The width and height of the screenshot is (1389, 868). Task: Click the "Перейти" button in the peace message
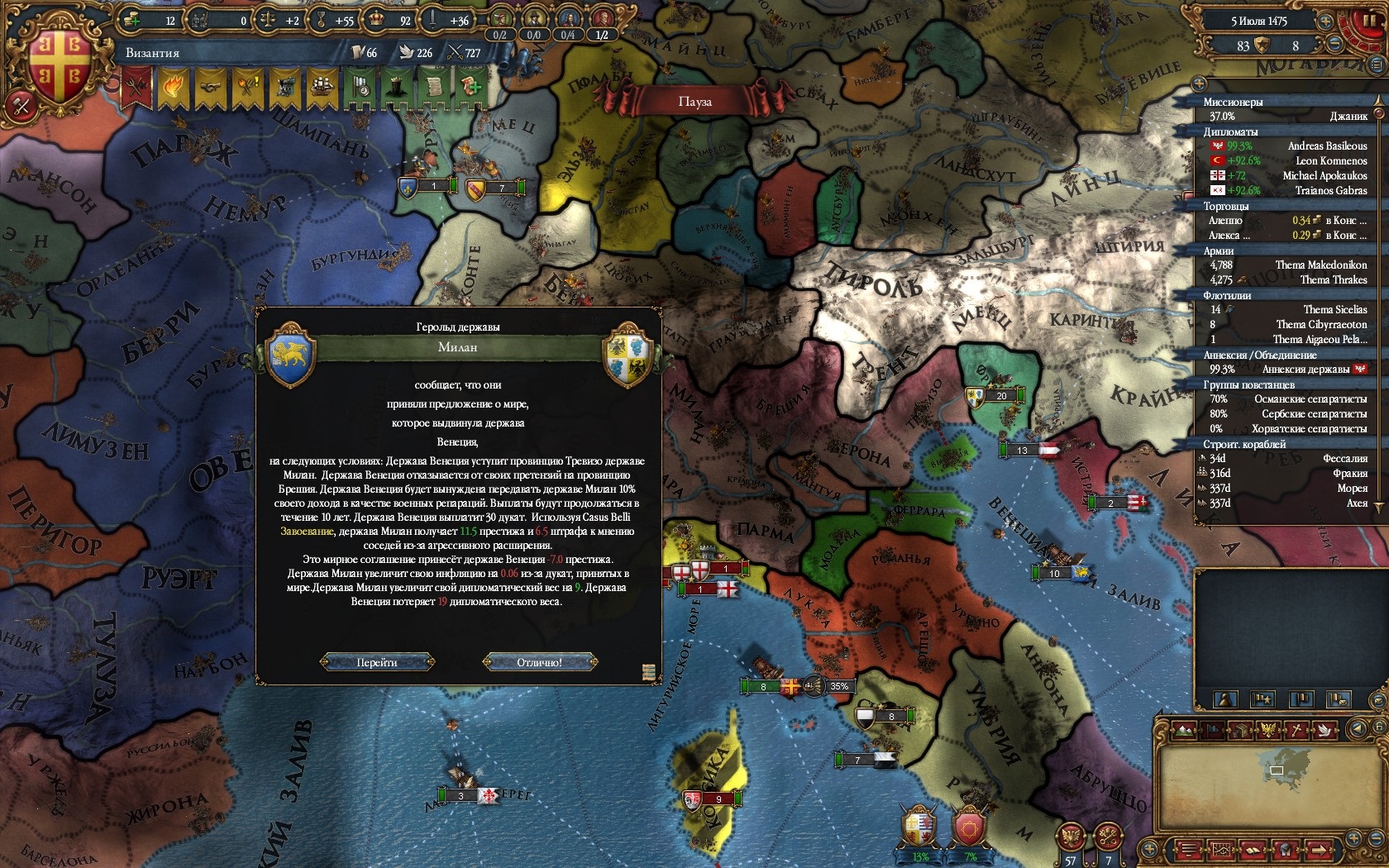tap(377, 662)
